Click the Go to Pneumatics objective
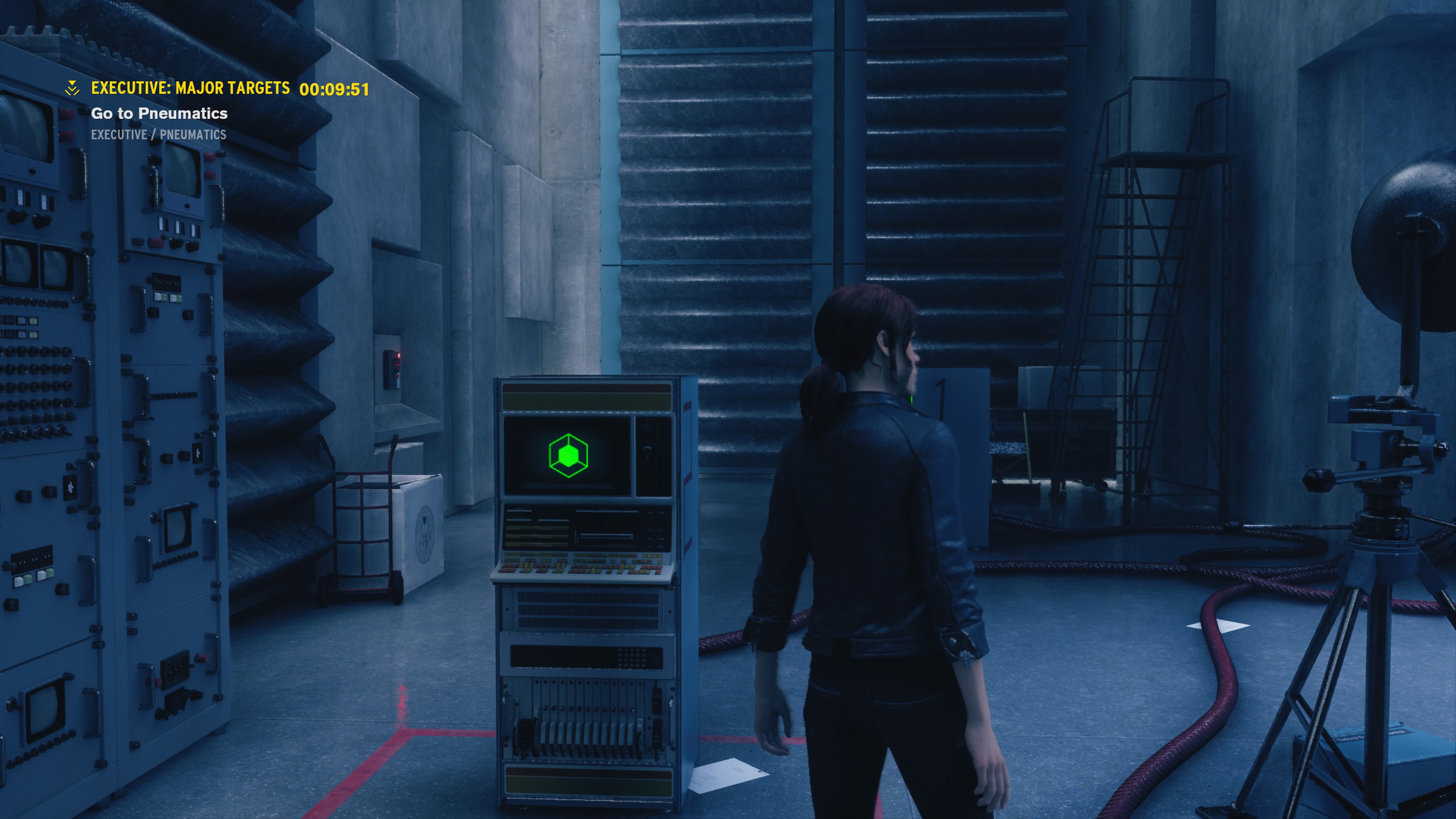This screenshot has height=819, width=1456. [x=159, y=114]
